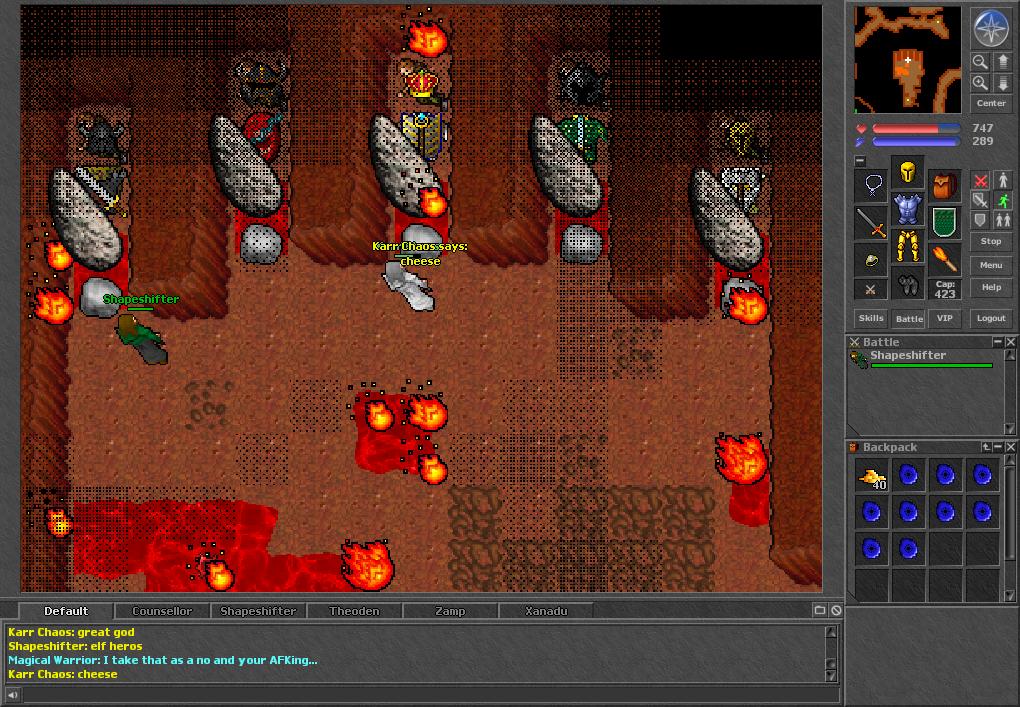Center the minimap with the Center button

991,103
